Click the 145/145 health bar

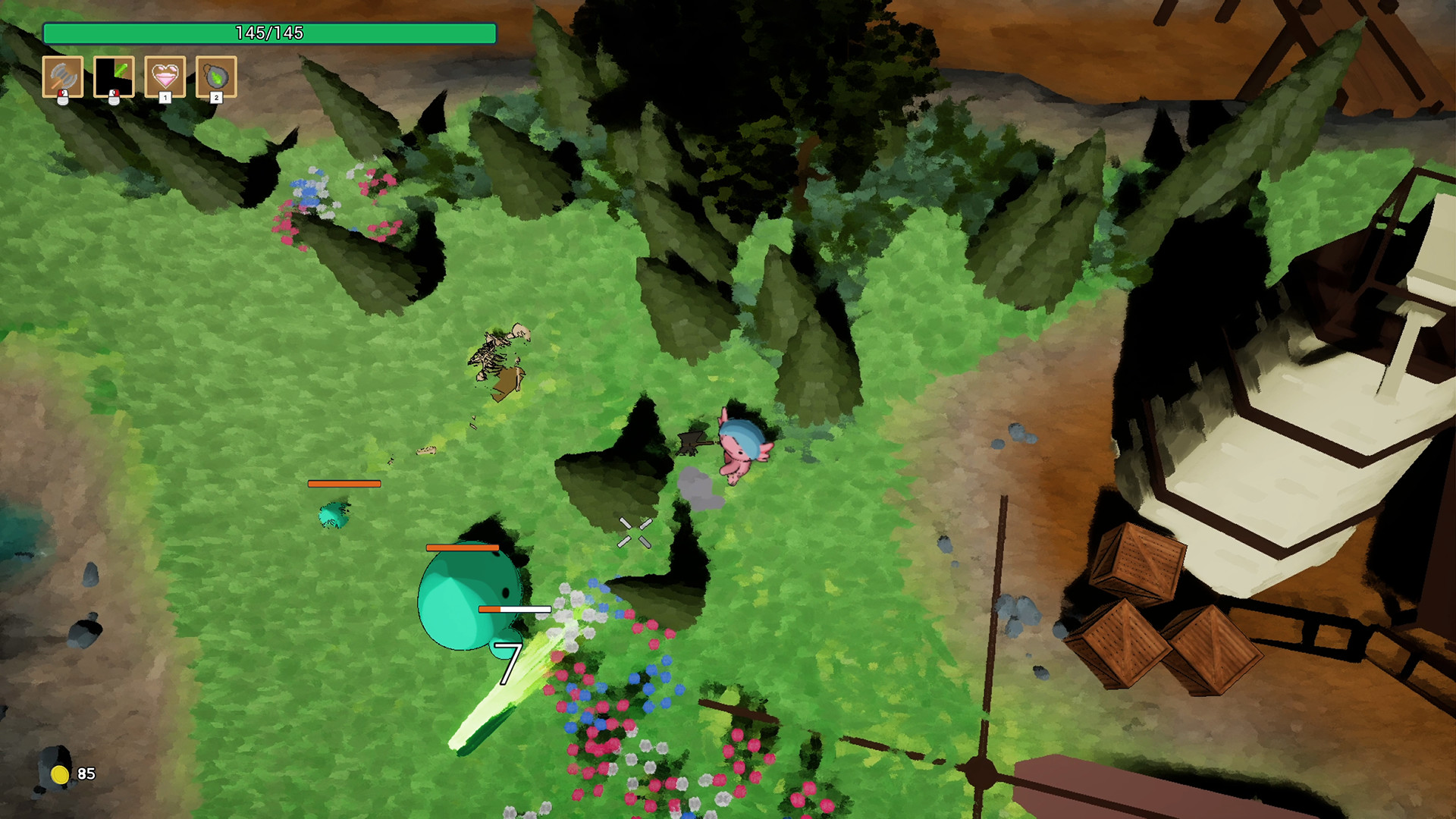[x=271, y=32]
